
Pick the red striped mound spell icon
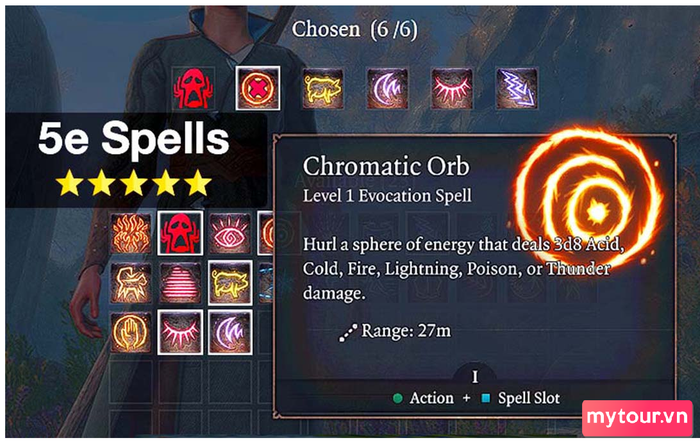click(180, 281)
